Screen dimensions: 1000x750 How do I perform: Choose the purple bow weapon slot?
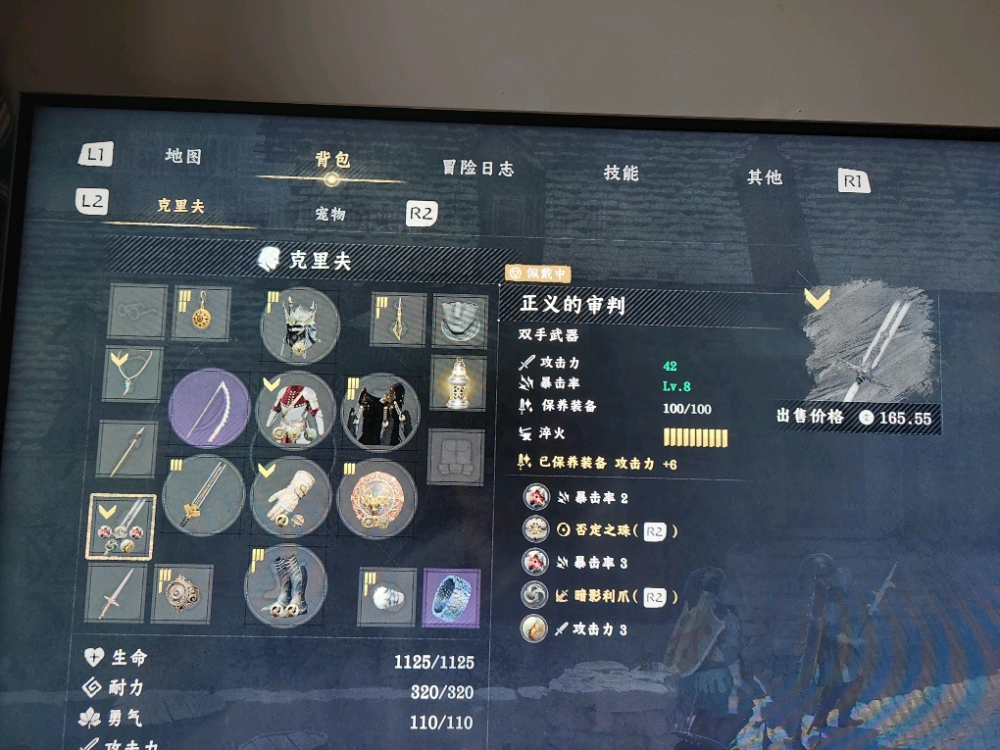point(208,407)
